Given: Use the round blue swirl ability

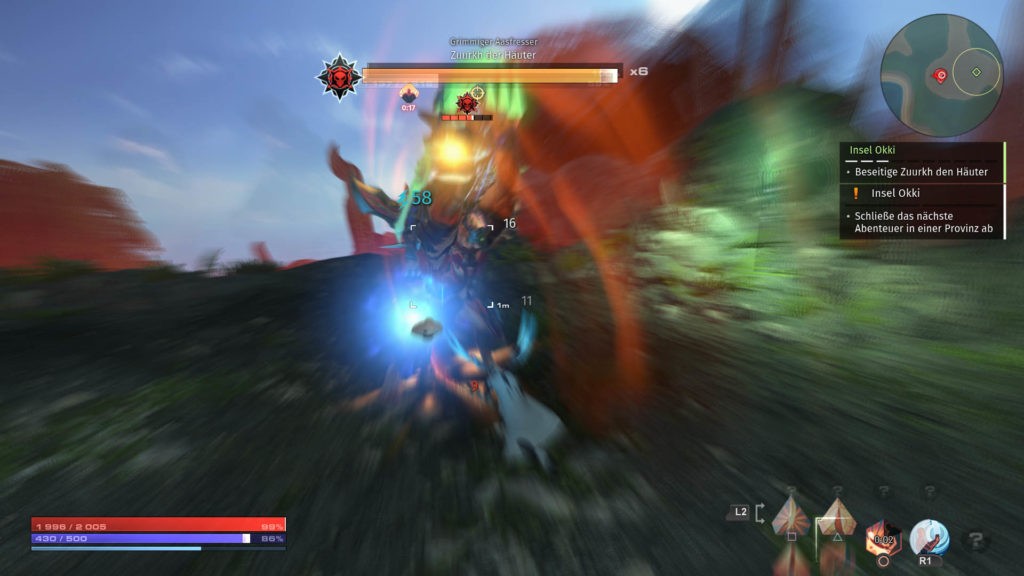Looking at the screenshot, I should tap(928, 538).
